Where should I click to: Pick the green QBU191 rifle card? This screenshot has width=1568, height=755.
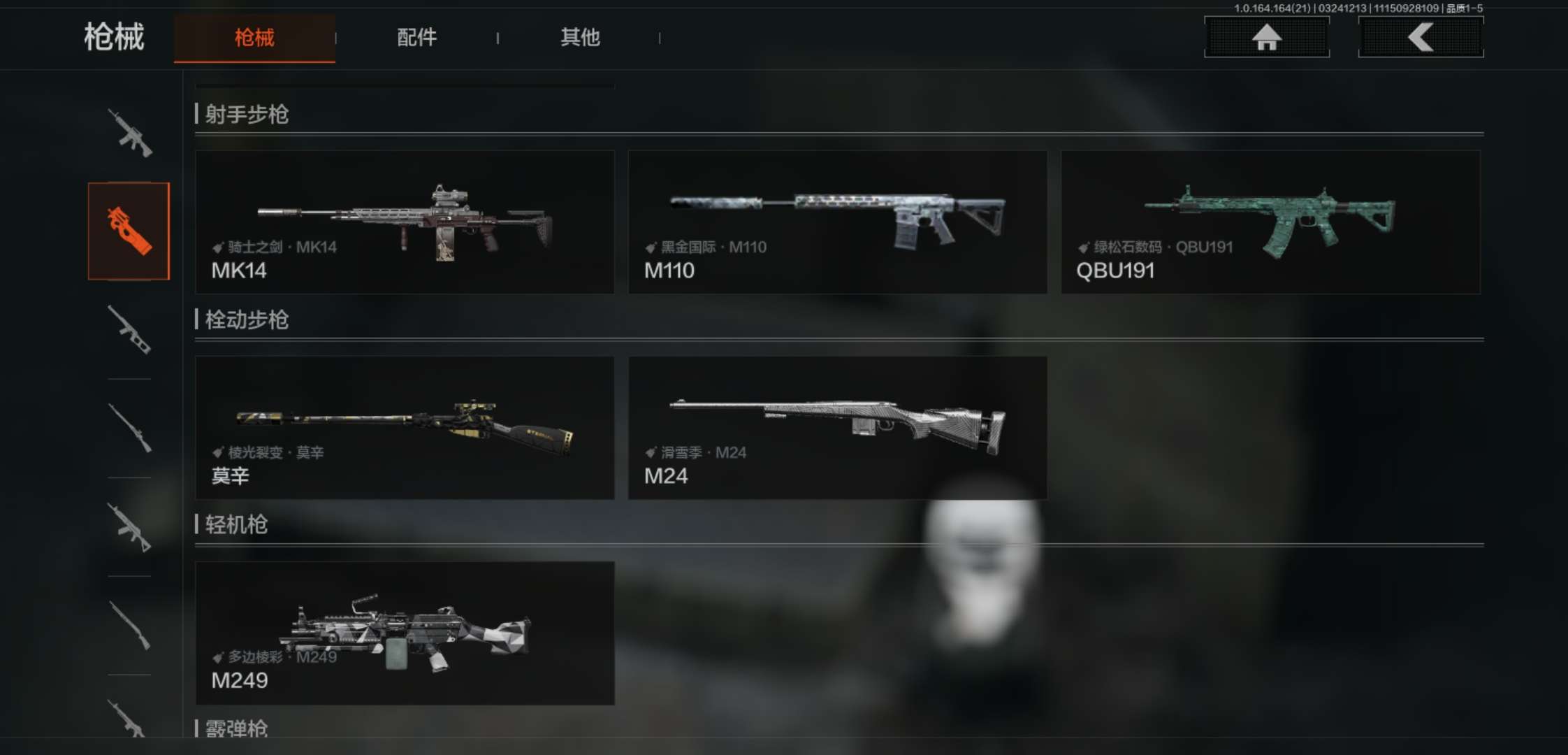click(1270, 222)
